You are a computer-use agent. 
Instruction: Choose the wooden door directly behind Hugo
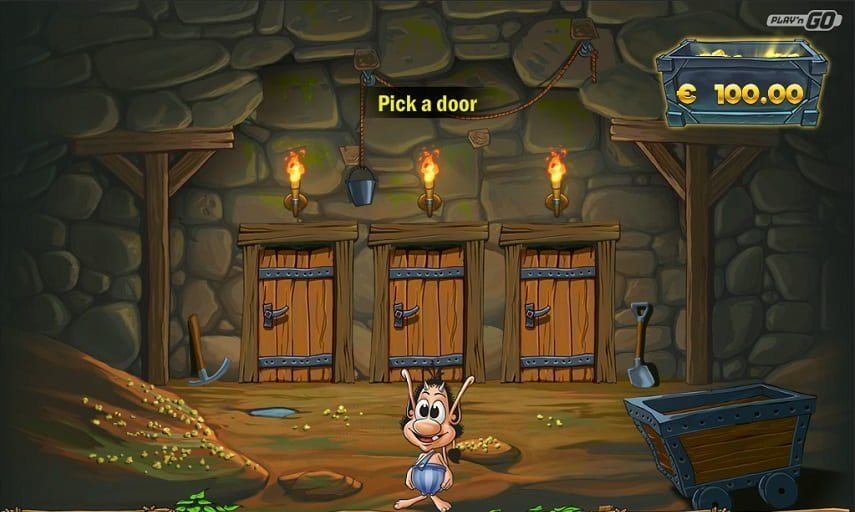427,310
